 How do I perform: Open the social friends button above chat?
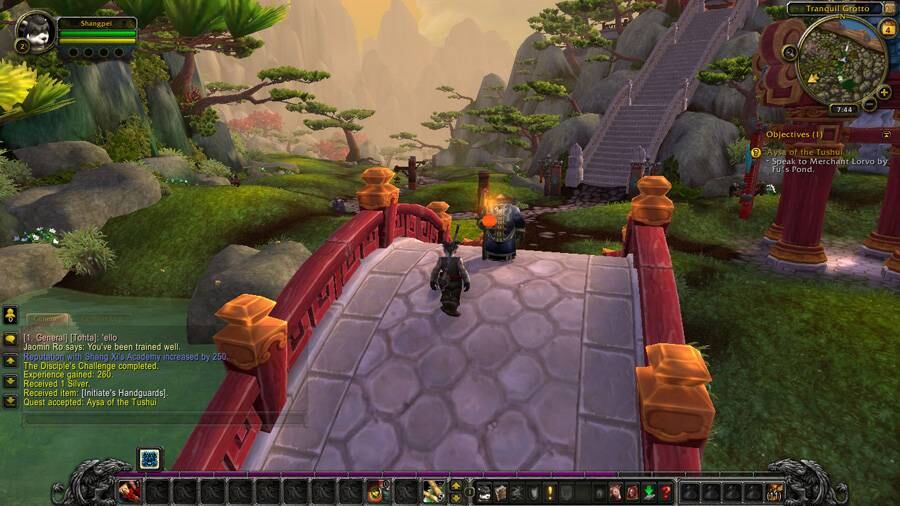pos(10,316)
